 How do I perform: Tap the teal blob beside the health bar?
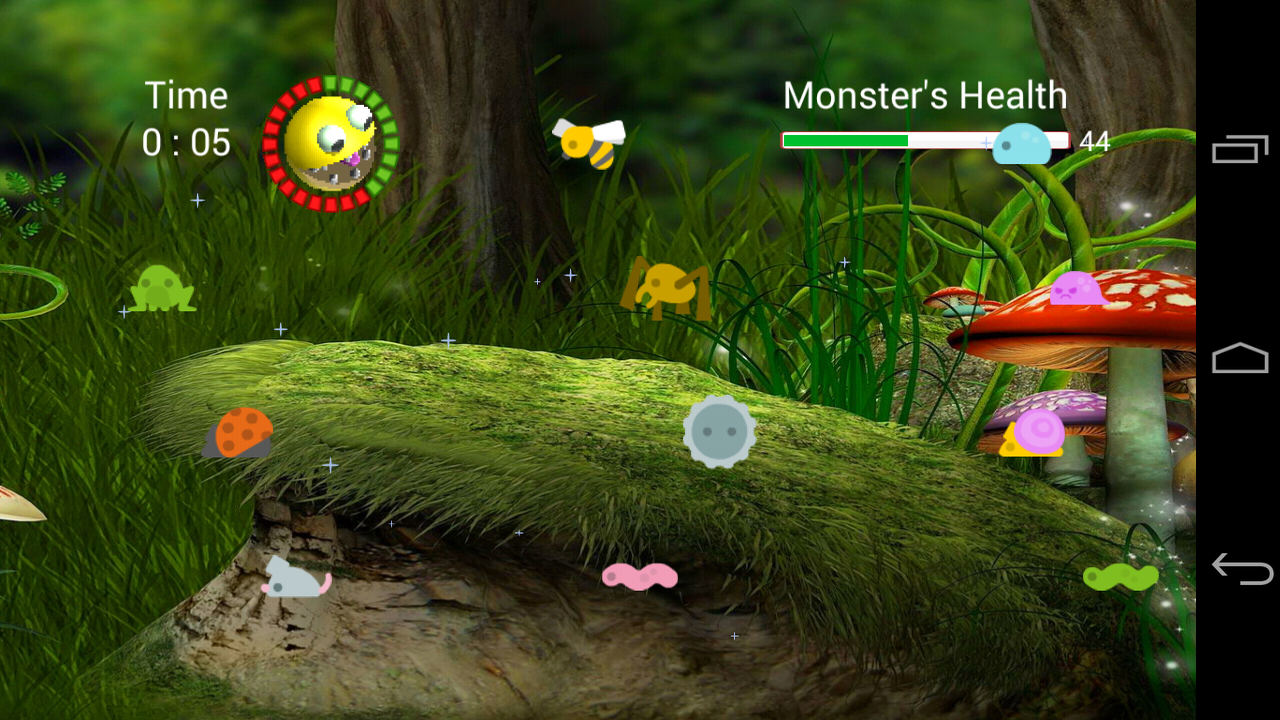[1022, 142]
